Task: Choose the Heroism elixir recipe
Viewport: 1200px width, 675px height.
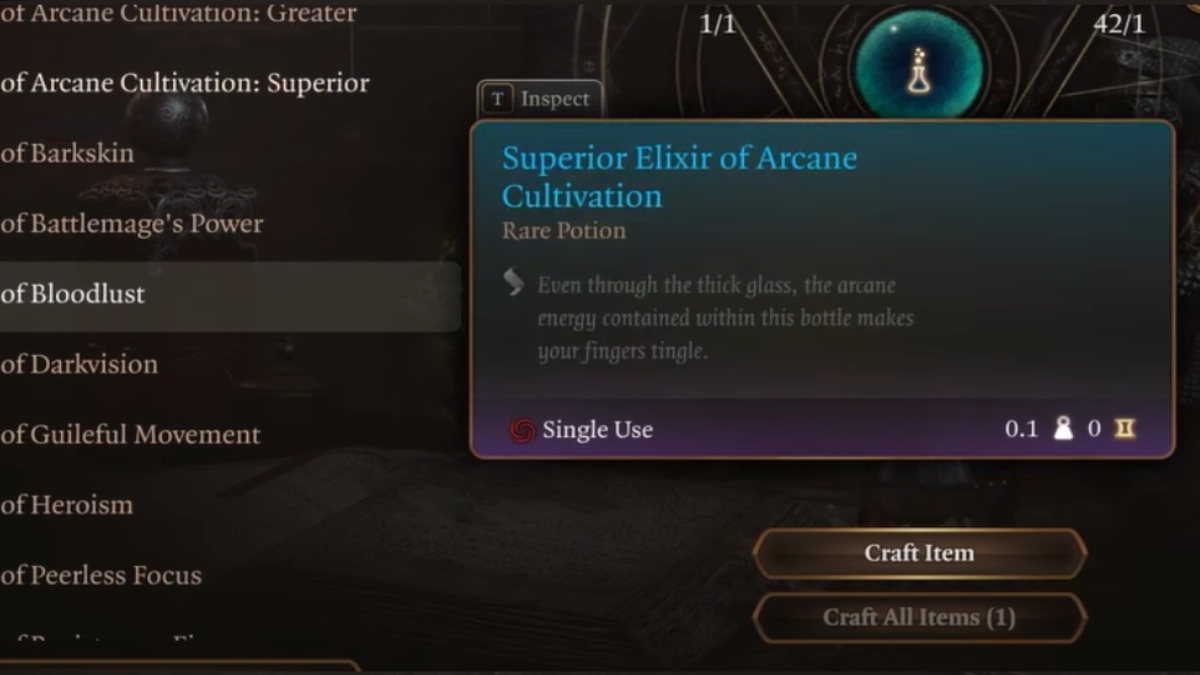Action: 67,505
